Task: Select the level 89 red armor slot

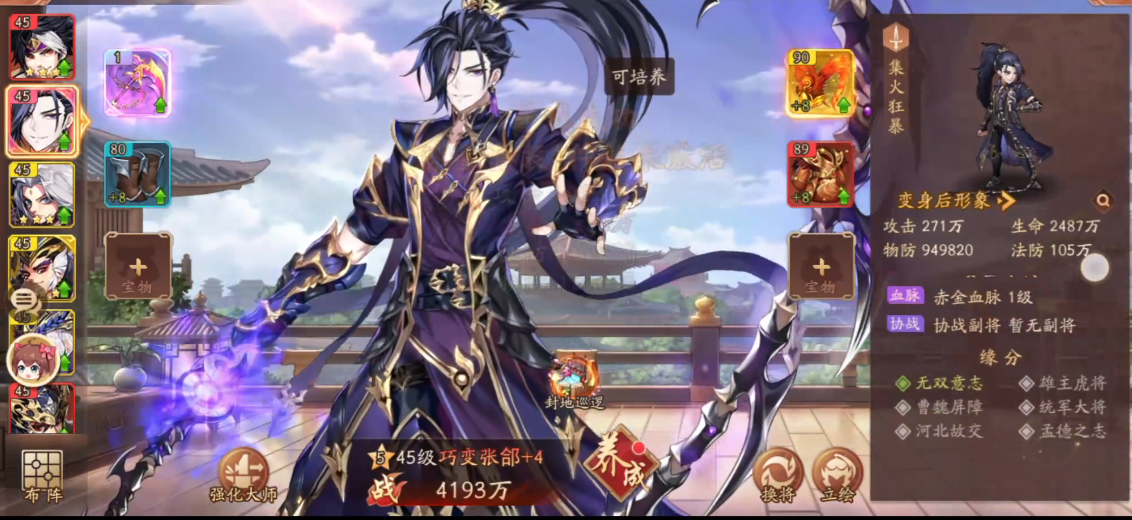Action: pyautogui.click(x=820, y=174)
